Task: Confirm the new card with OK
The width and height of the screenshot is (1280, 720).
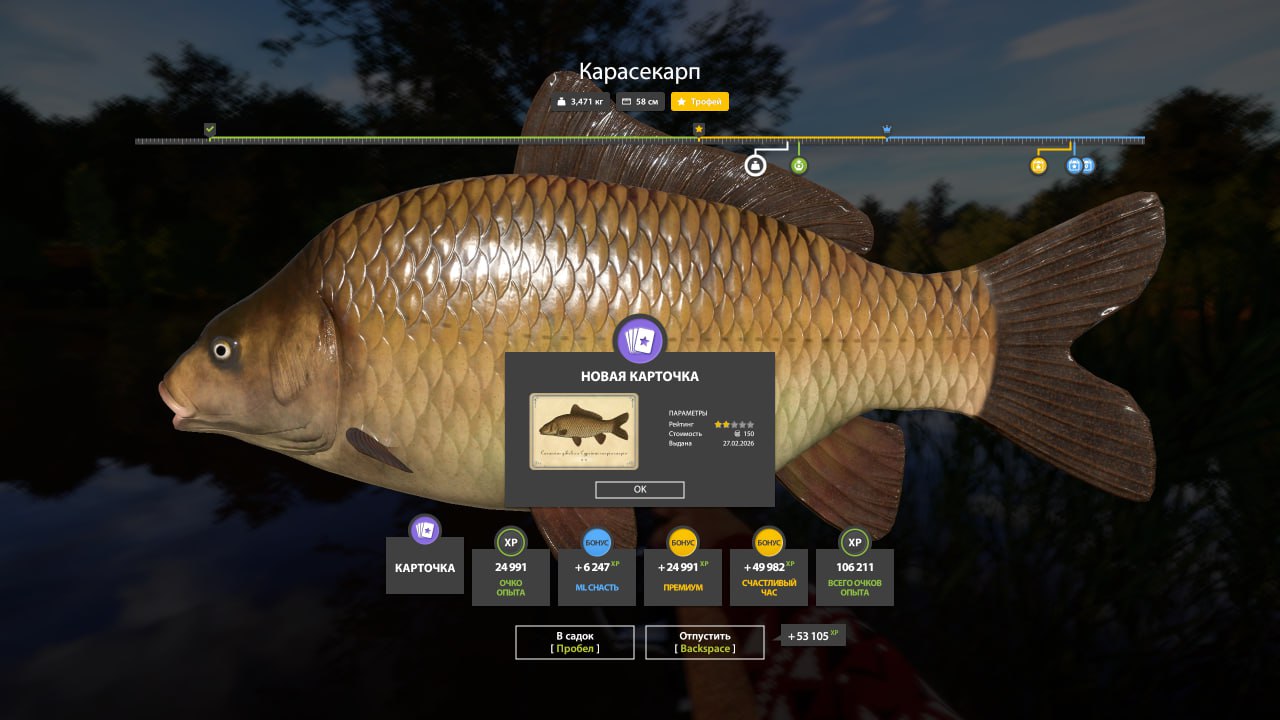Action: [640, 490]
